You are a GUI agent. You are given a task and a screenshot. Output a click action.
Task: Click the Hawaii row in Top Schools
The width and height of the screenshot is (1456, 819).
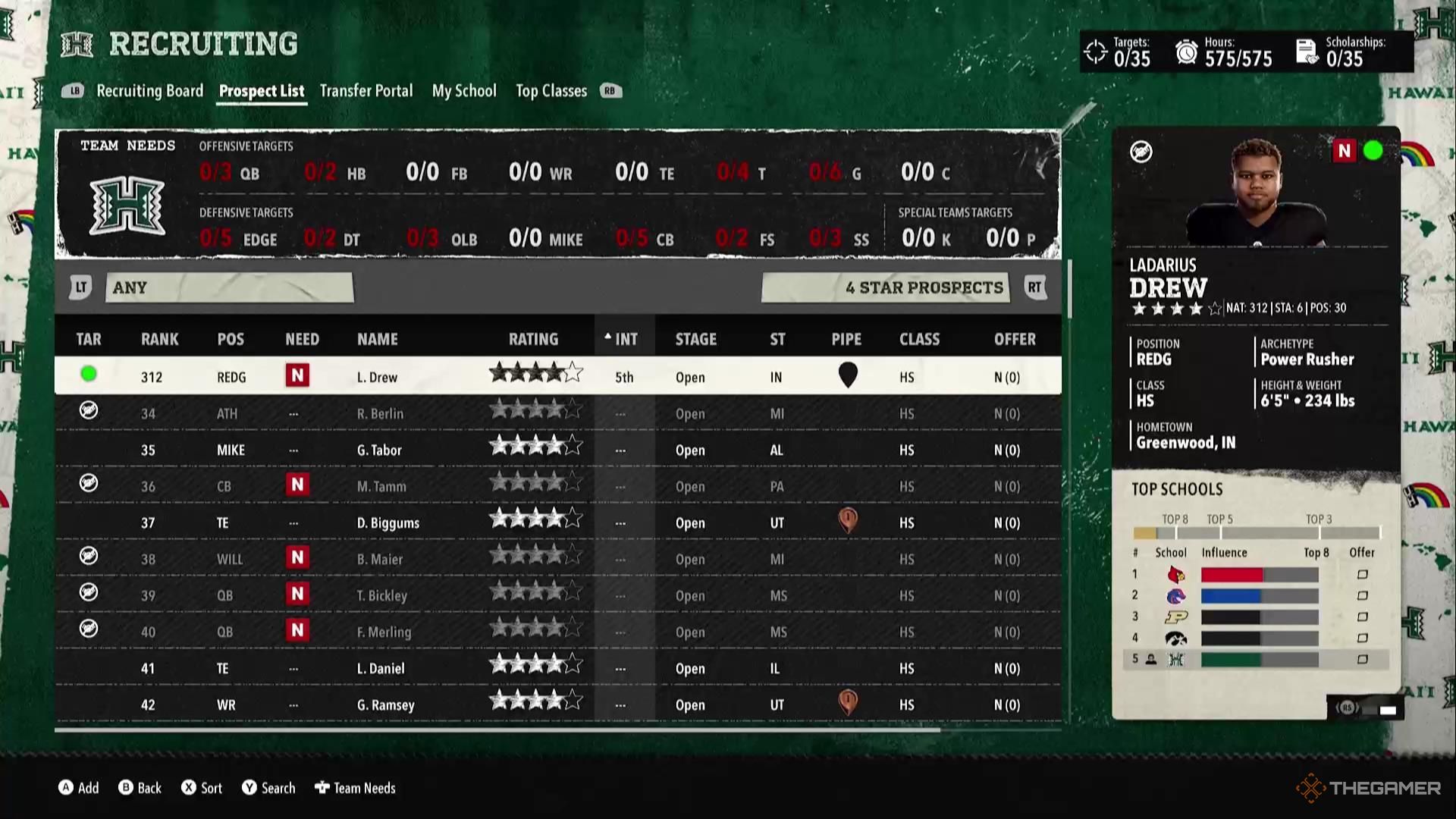pos(1255,659)
